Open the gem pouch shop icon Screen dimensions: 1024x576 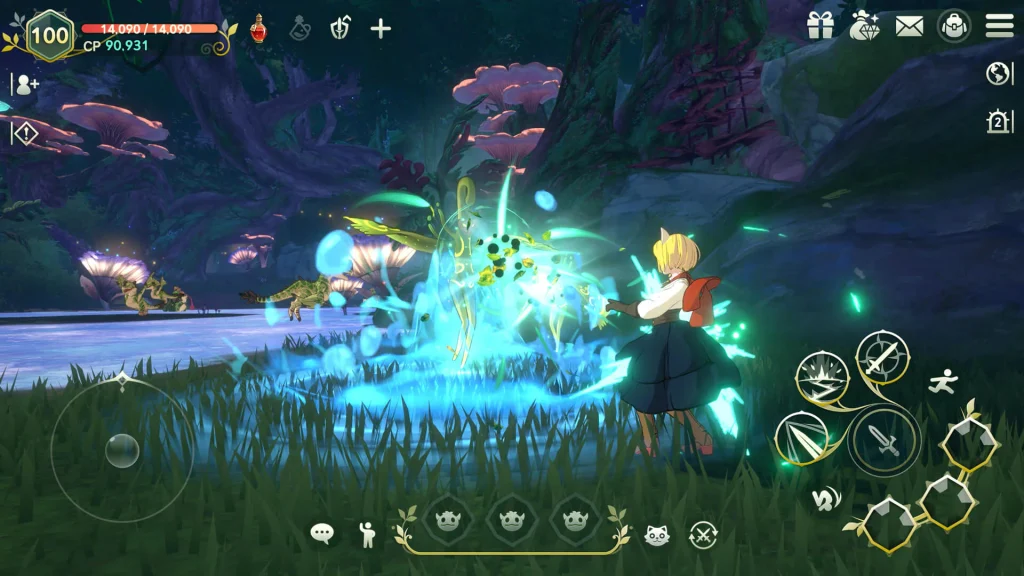[x=864, y=27]
